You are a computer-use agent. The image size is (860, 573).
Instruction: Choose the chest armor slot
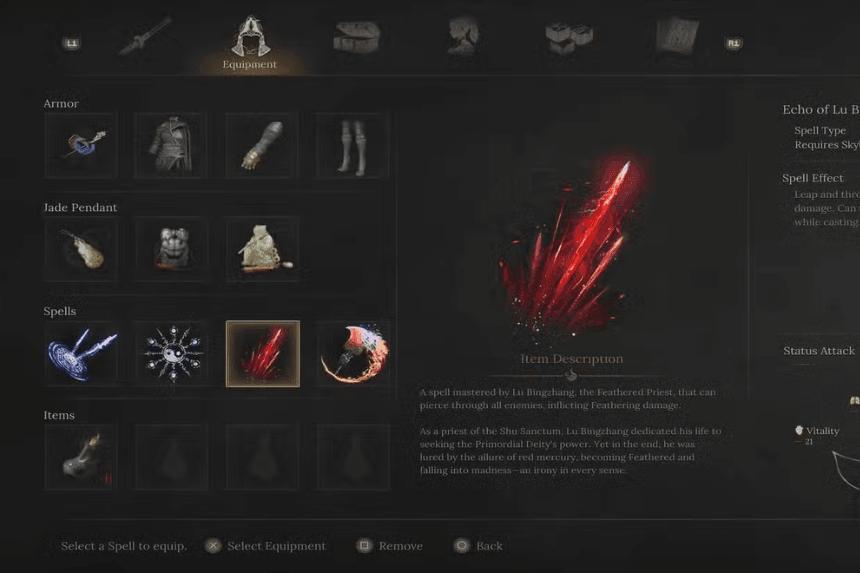click(x=171, y=146)
